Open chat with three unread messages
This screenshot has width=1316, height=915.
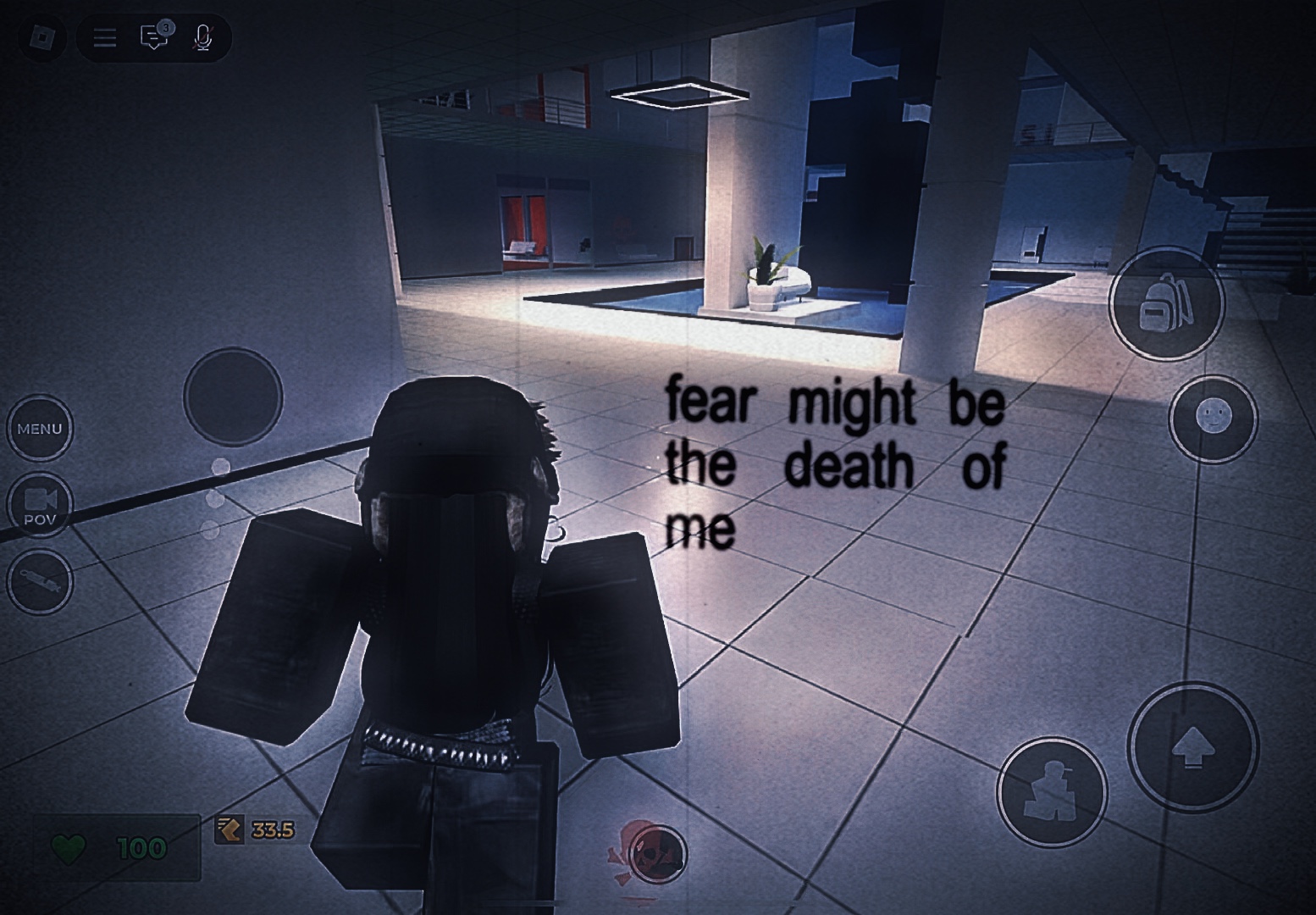click(154, 36)
